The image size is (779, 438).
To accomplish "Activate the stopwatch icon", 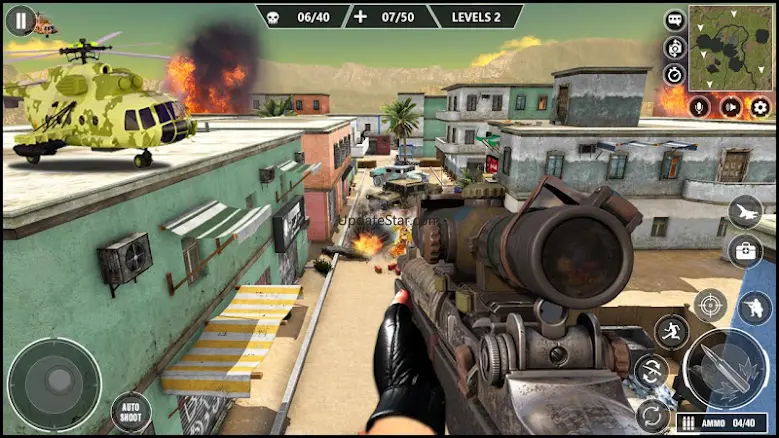I will click(x=675, y=74).
